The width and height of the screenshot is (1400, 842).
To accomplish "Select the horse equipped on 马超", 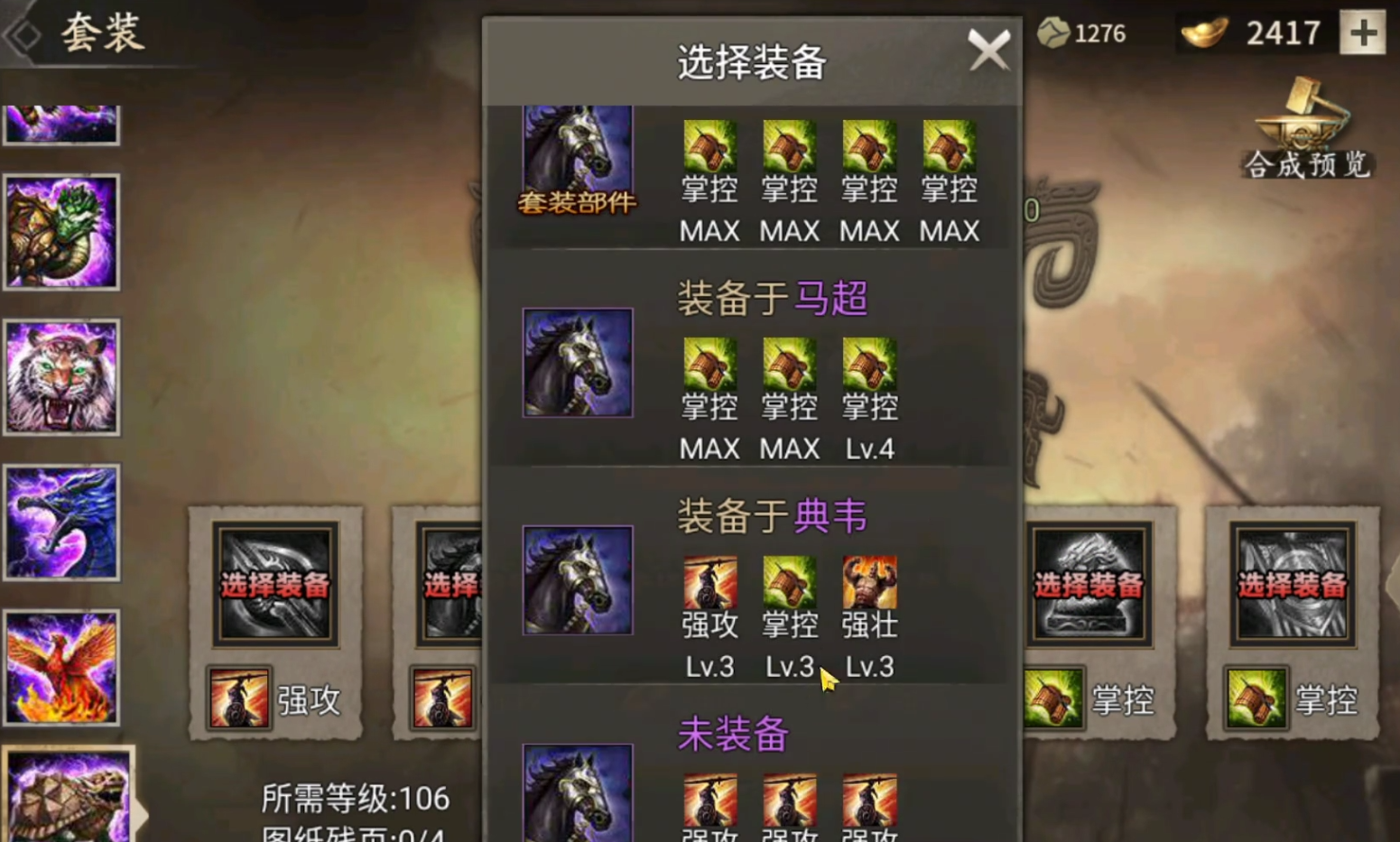I will [577, 363].
